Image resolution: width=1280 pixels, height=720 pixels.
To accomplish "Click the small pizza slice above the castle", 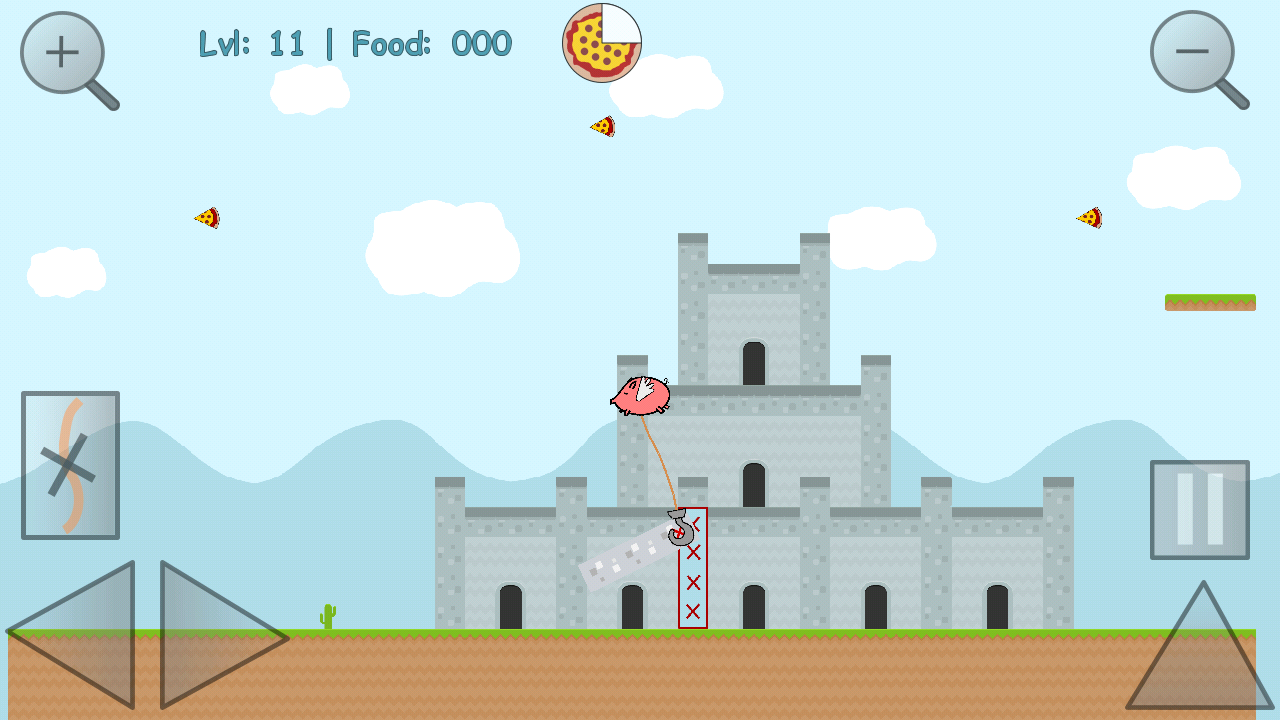I will coord(603,127).
